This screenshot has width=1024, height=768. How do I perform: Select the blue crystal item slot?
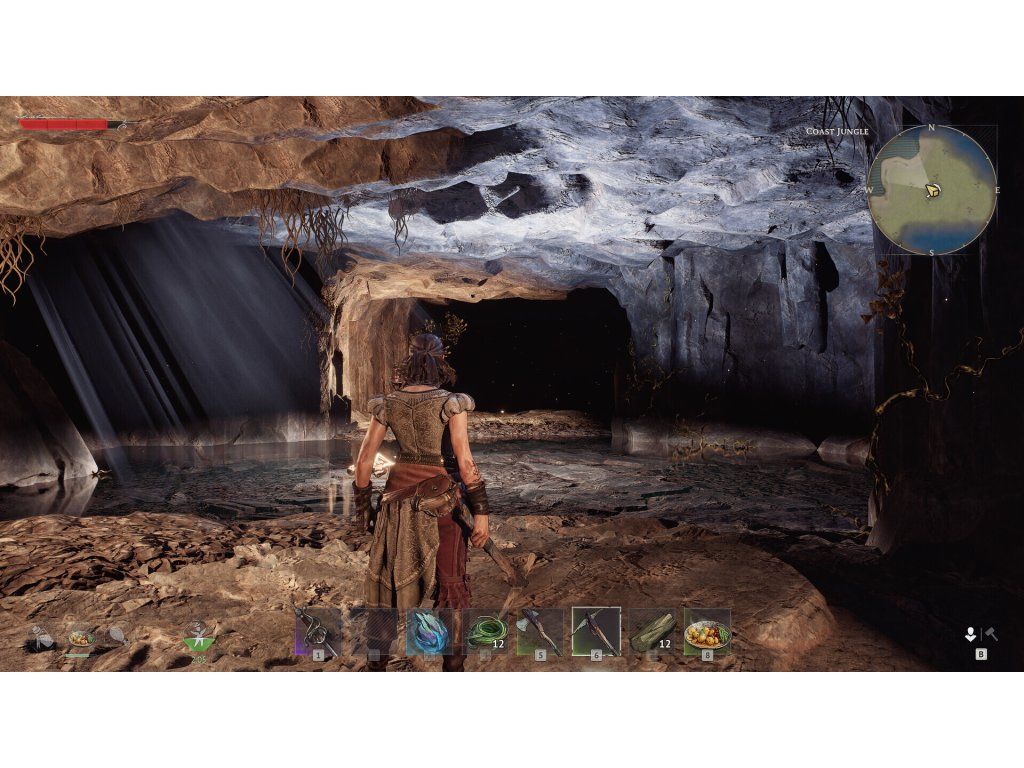429,631
